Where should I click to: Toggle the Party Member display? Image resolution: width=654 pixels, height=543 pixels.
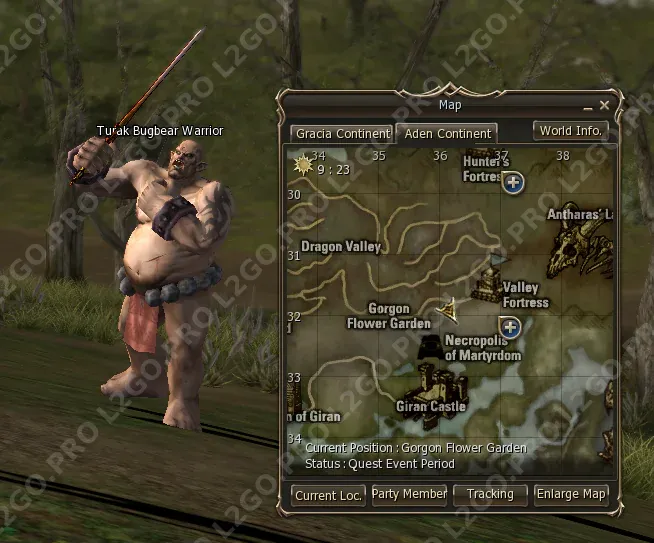click(x=409, y=495)
